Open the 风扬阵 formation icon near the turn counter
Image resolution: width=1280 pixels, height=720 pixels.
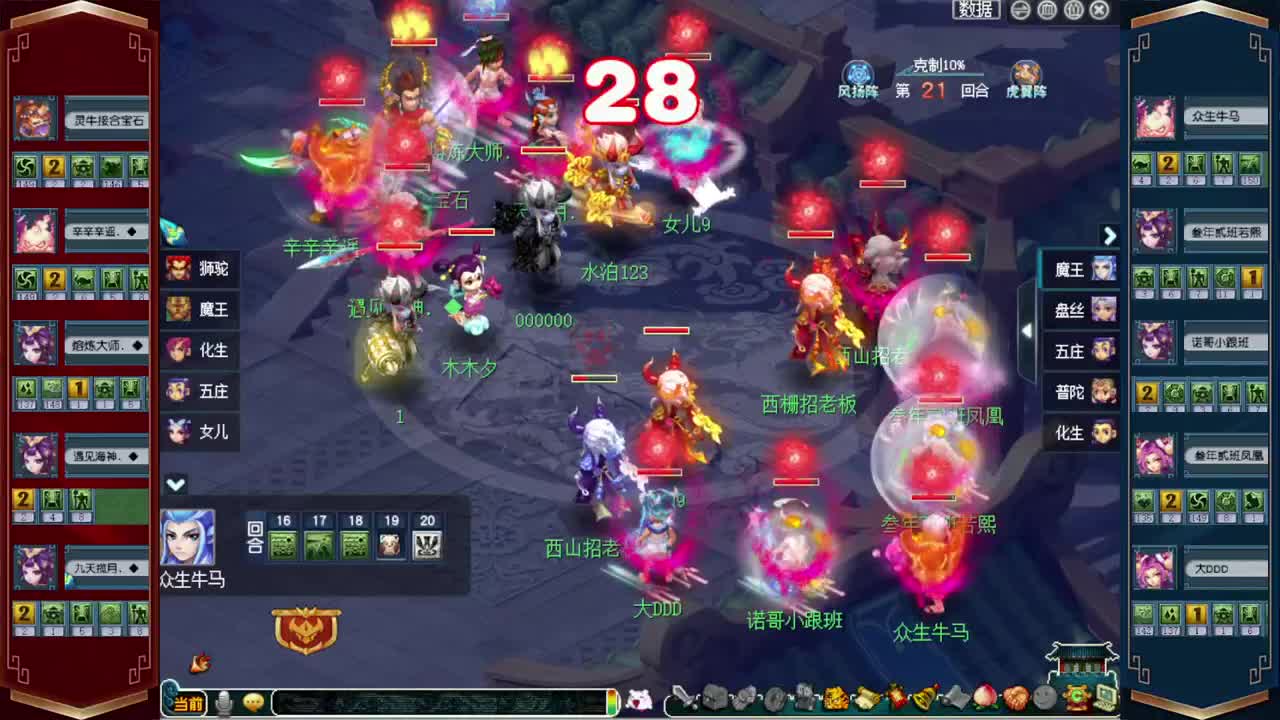(858, 75)
